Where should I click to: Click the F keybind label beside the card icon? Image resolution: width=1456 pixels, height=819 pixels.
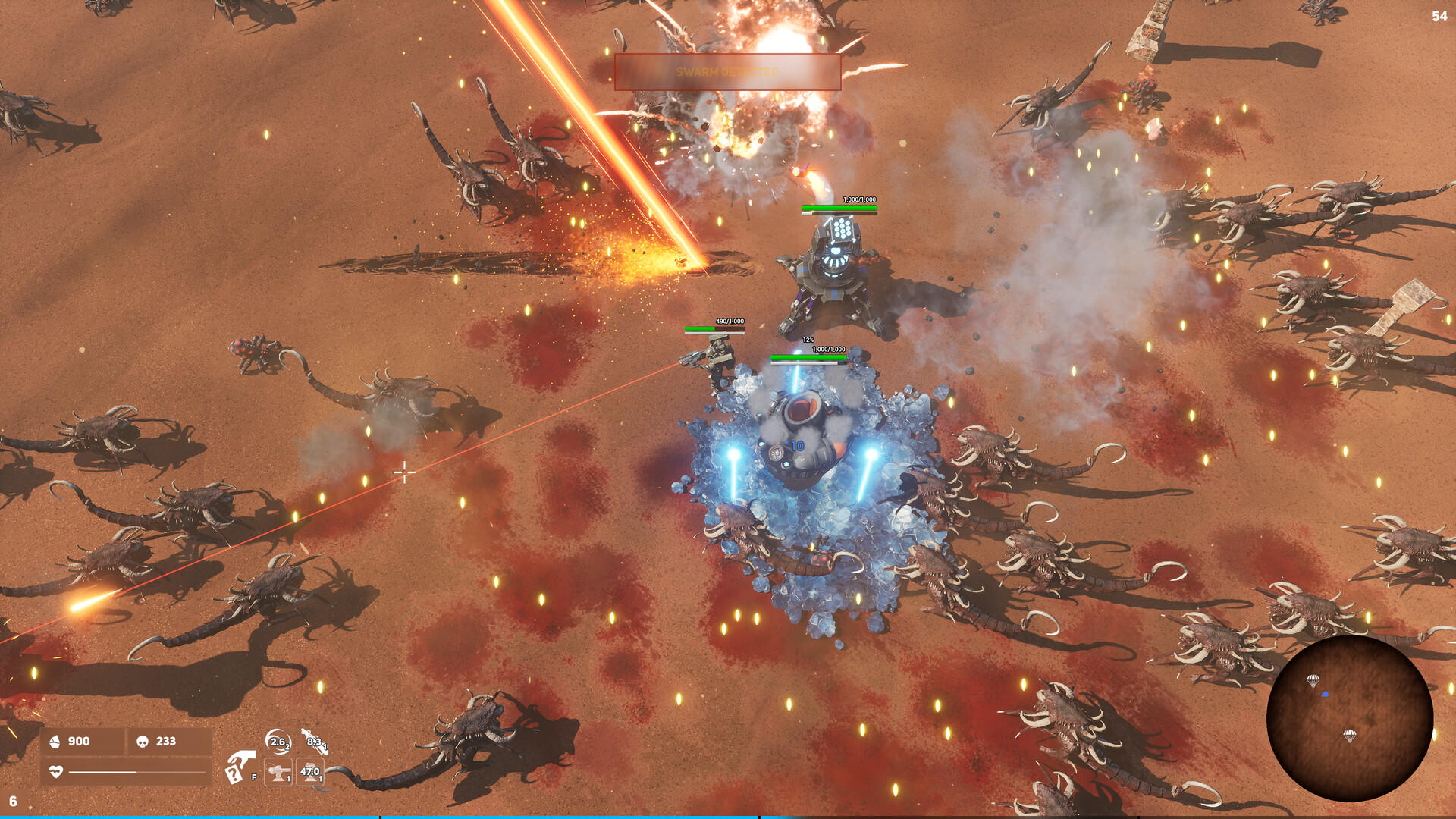(x=253, y=777)
